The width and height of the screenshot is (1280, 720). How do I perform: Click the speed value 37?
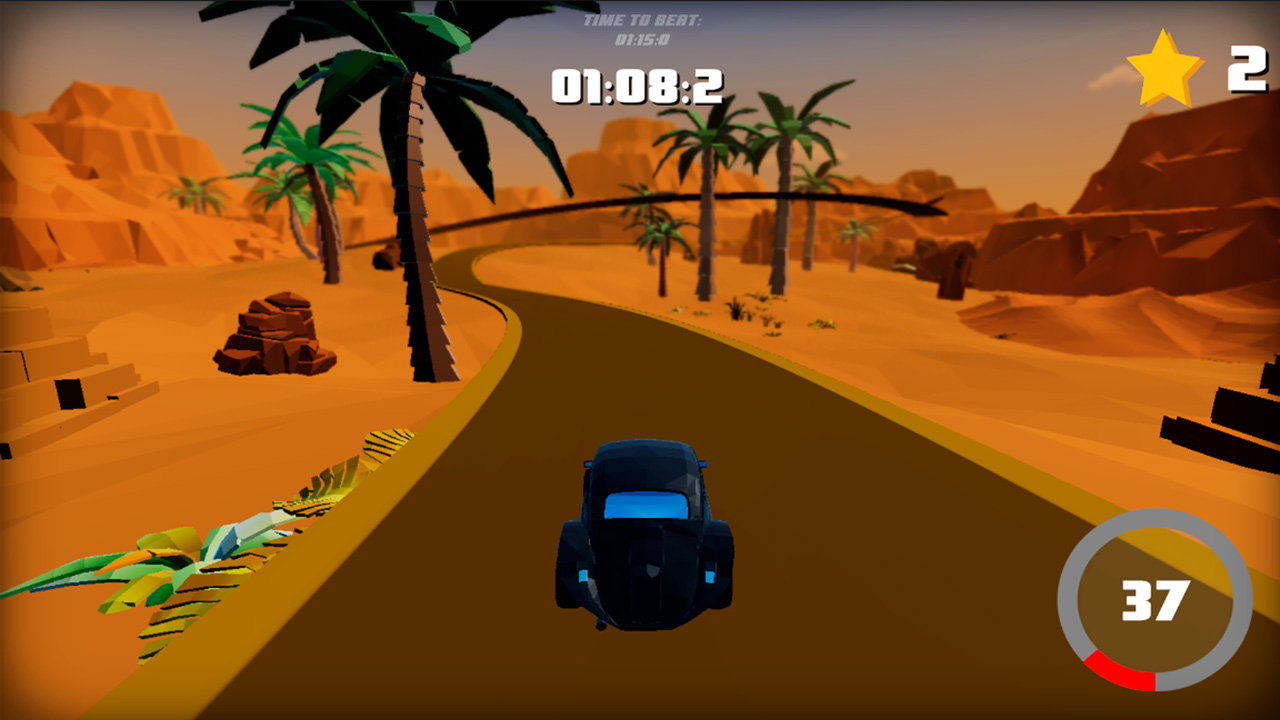(x=1158, y=601)
